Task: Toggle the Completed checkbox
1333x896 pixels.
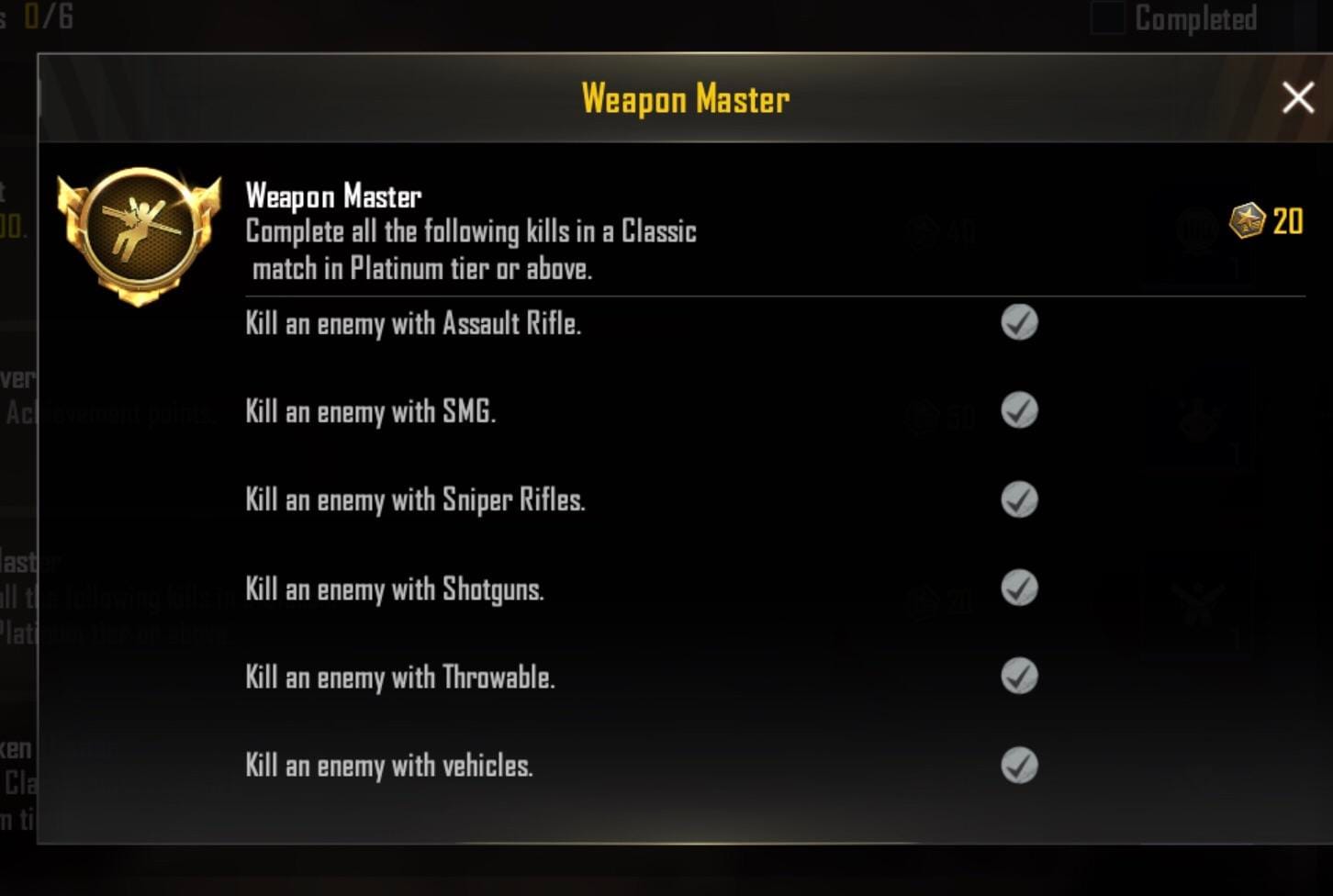Action: (x=1108, y=18)
